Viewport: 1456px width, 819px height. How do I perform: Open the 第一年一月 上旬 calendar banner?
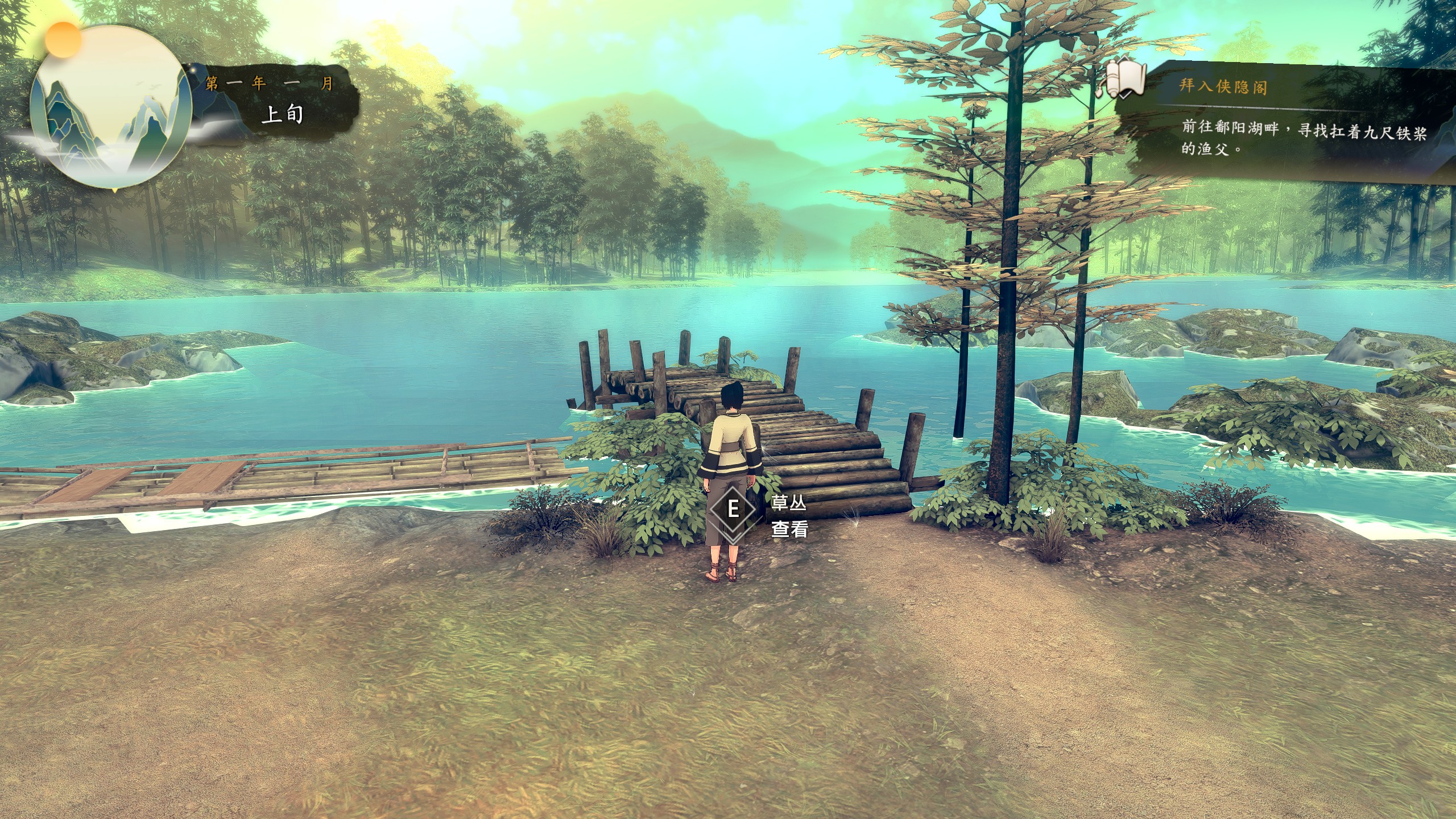point(278,101)
